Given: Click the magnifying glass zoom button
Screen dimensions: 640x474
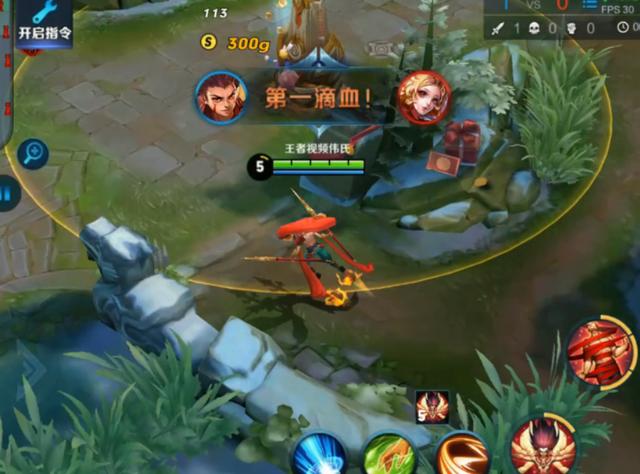Looking at the screenshot, I should pyautogui.click(x=33, y=153).
